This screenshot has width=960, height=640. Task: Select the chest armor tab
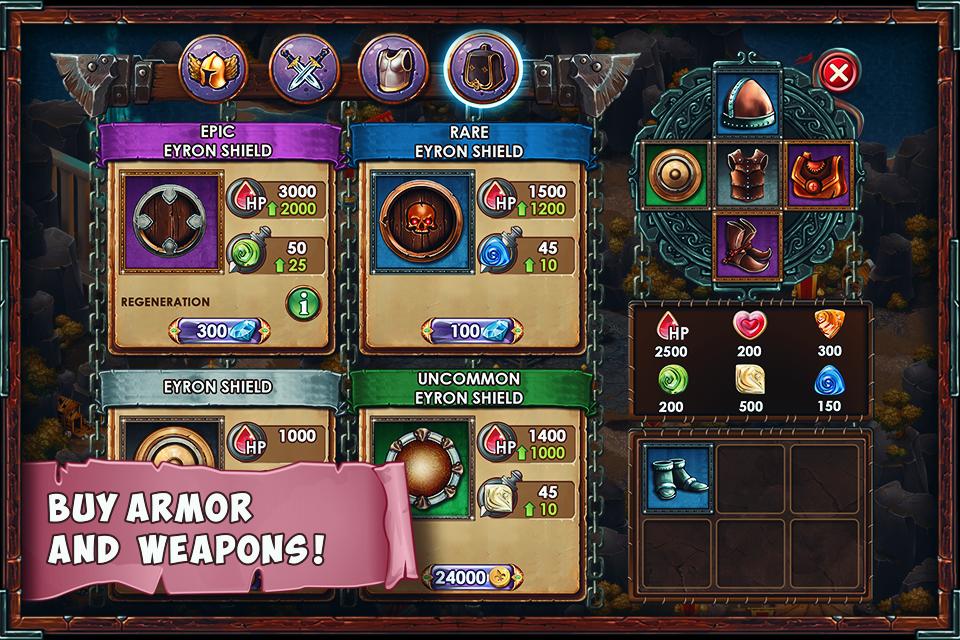(x=392, y=68)
